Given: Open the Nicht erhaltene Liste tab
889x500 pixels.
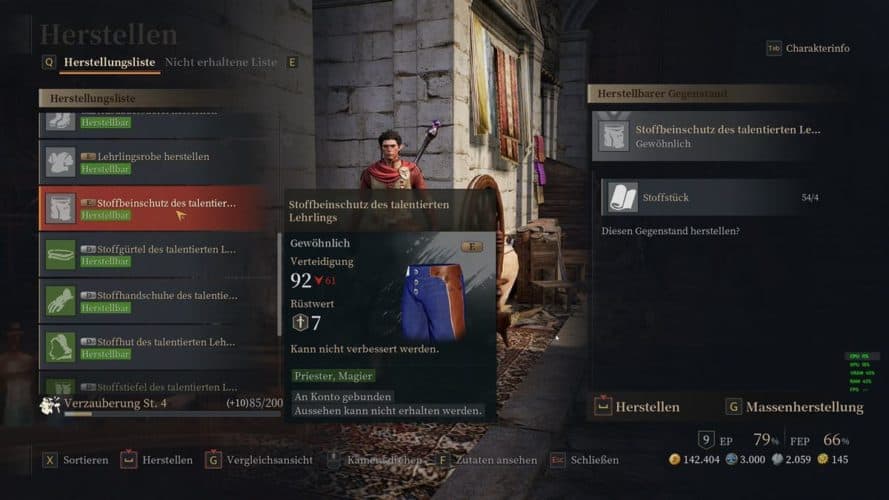Looking at the screenshot, I should point(220,62).
